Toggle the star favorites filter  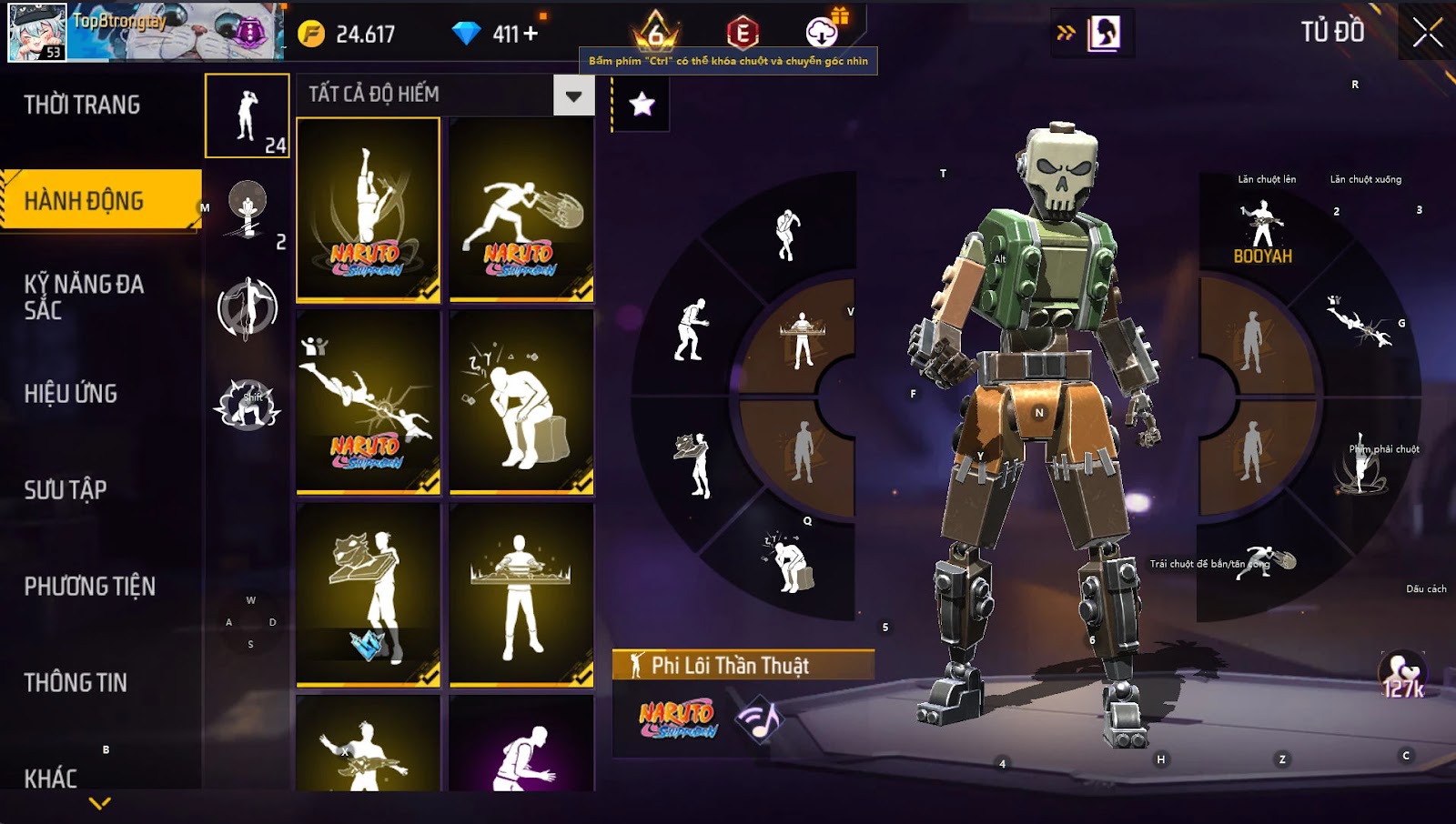(x=642, y=105)
